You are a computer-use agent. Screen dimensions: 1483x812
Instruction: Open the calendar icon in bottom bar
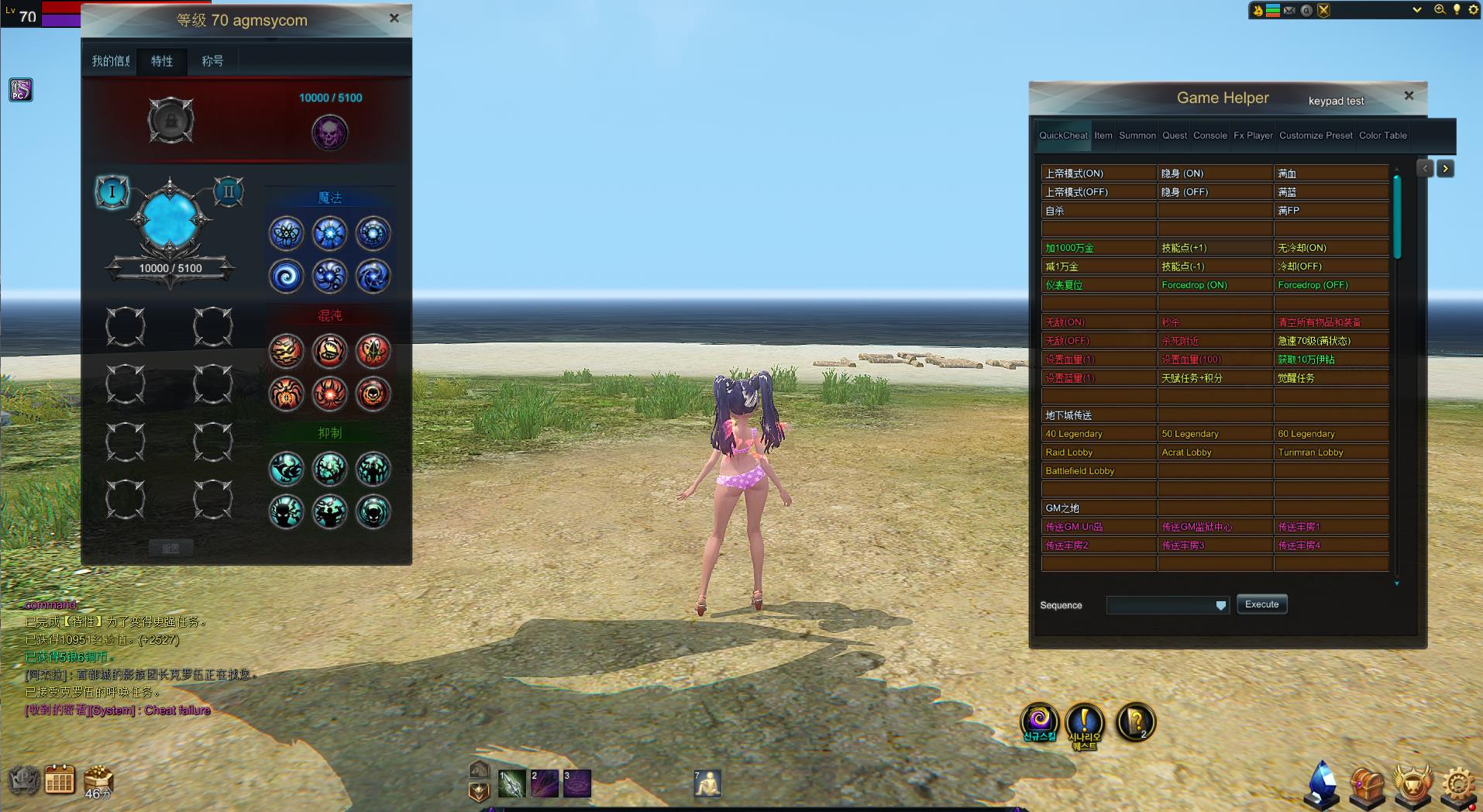pyautogui.click(x=60, y=781)
